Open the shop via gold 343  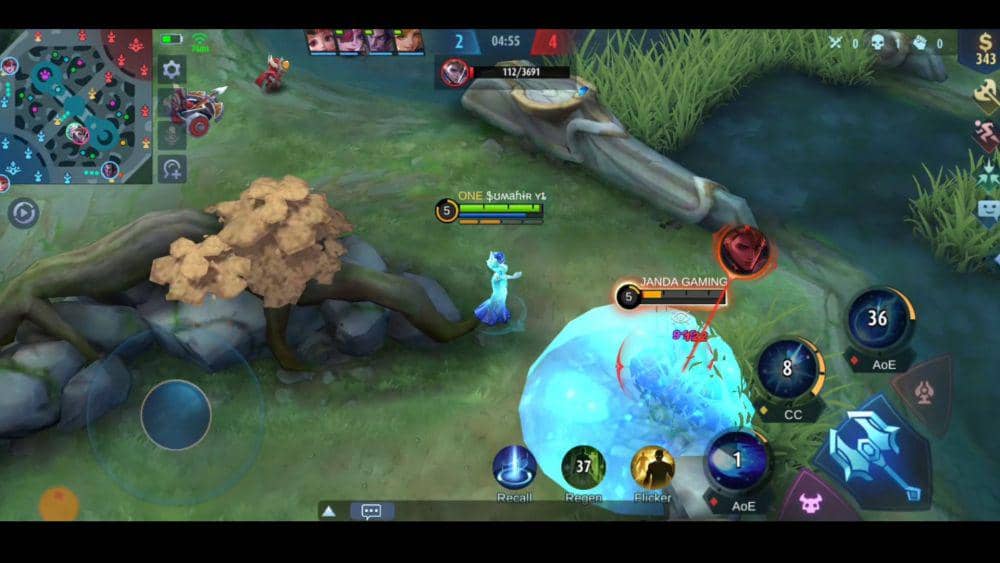(x=984, y=49)
